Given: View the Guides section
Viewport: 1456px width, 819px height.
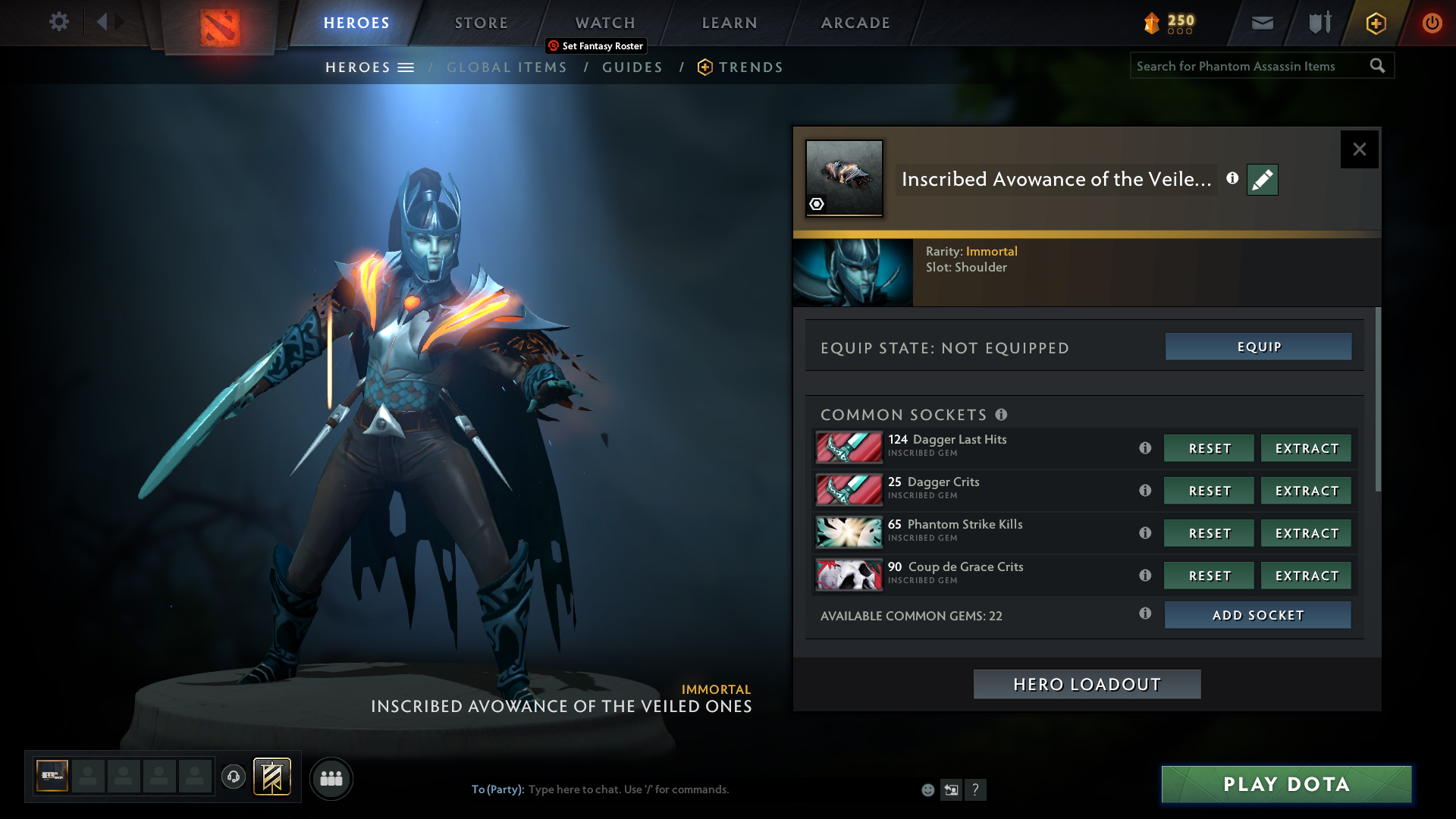Looking at the screenshot, I should [632, 67].
